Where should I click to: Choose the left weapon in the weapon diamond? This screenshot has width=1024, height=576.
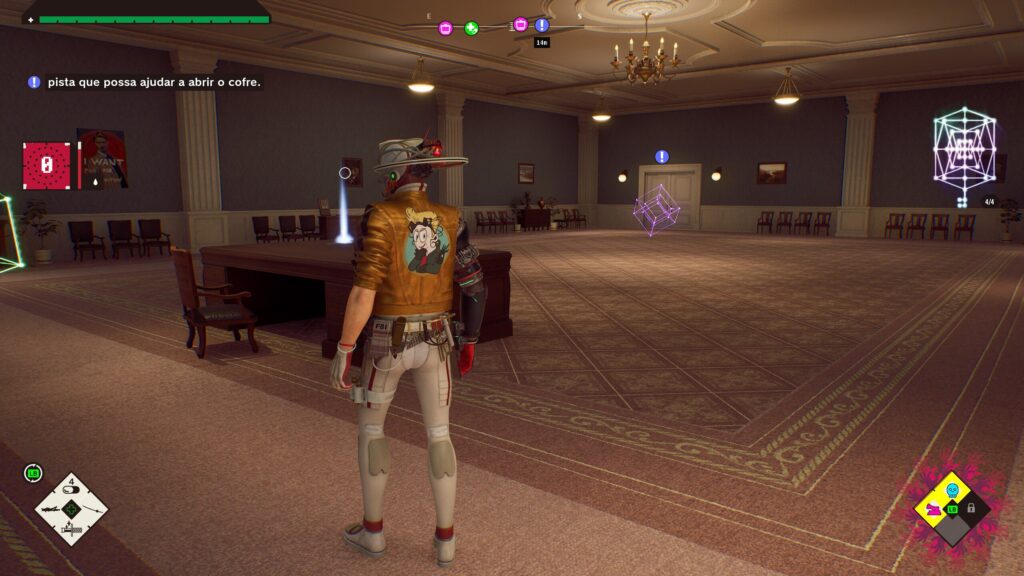[x=50, y=509]
